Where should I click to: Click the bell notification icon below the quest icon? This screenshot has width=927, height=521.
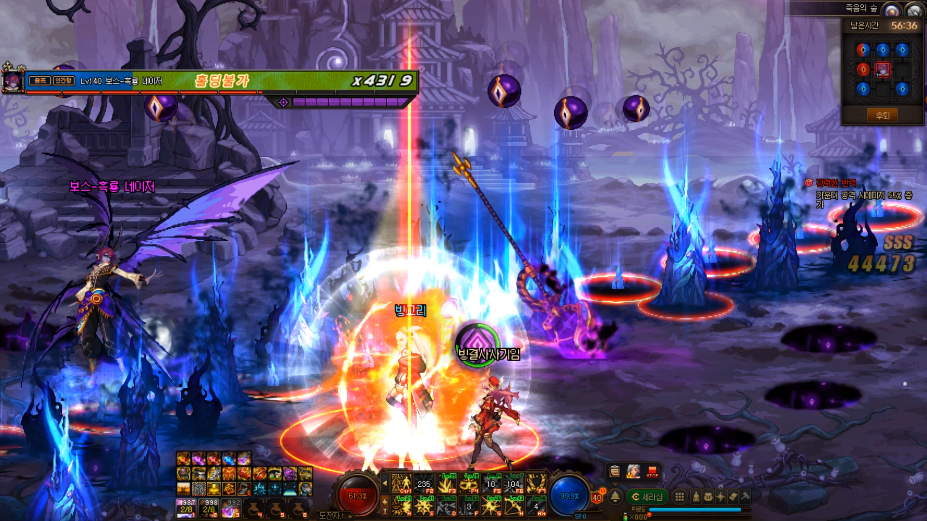tap(615, 496)
